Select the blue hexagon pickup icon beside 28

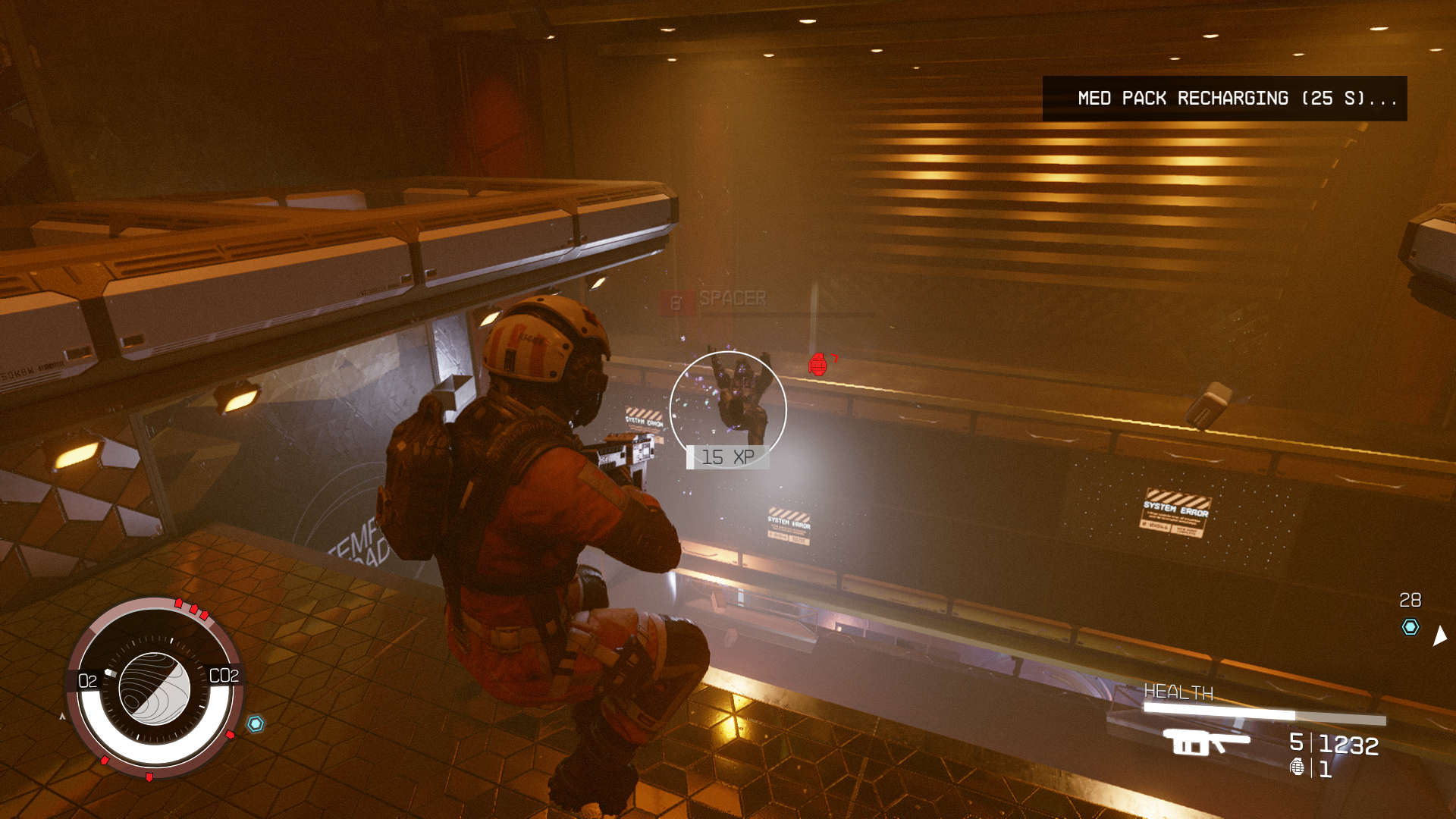coord(1410,626)
